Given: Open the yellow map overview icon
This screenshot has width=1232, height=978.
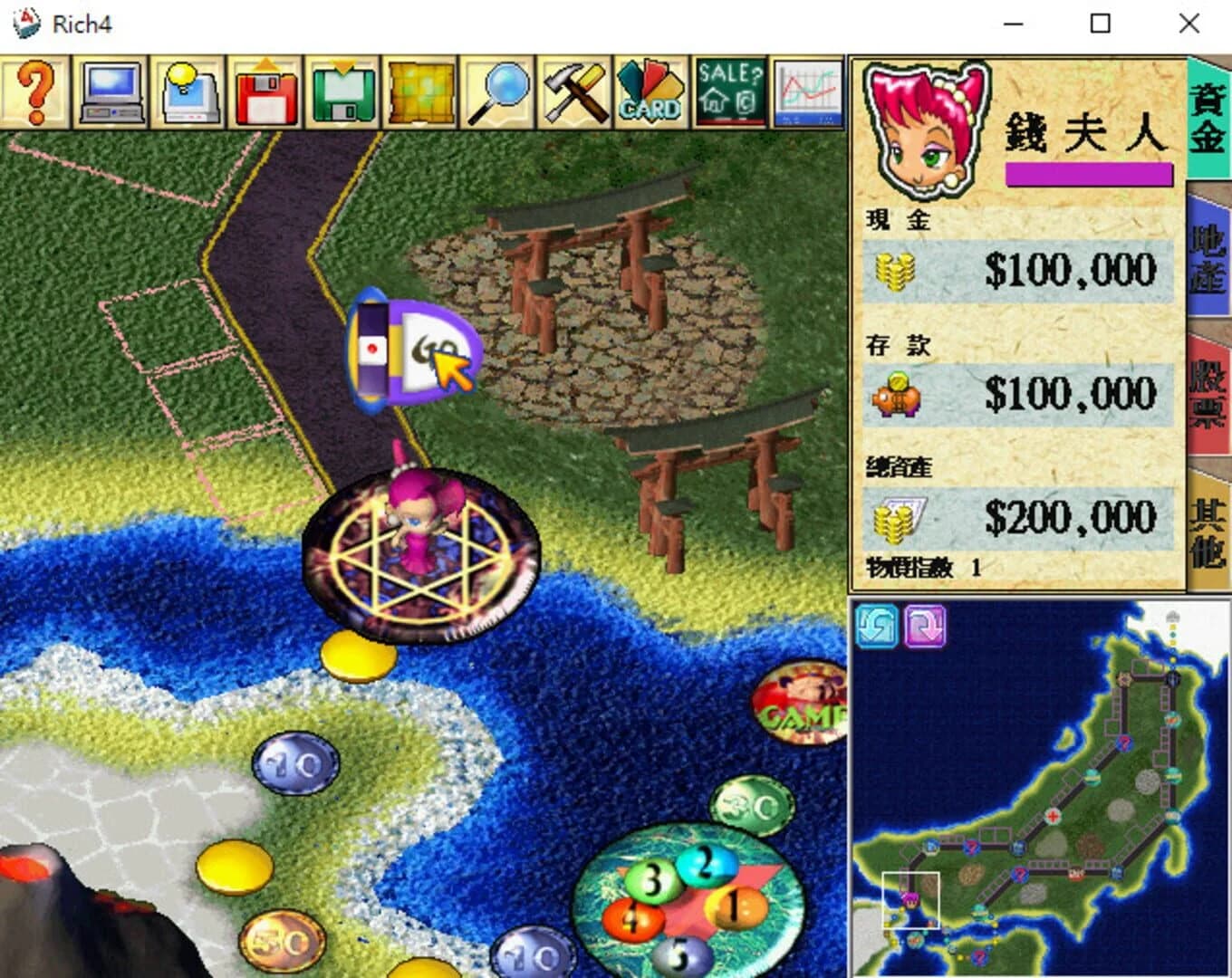Looking at the screenshot, I should pos(419,91).
